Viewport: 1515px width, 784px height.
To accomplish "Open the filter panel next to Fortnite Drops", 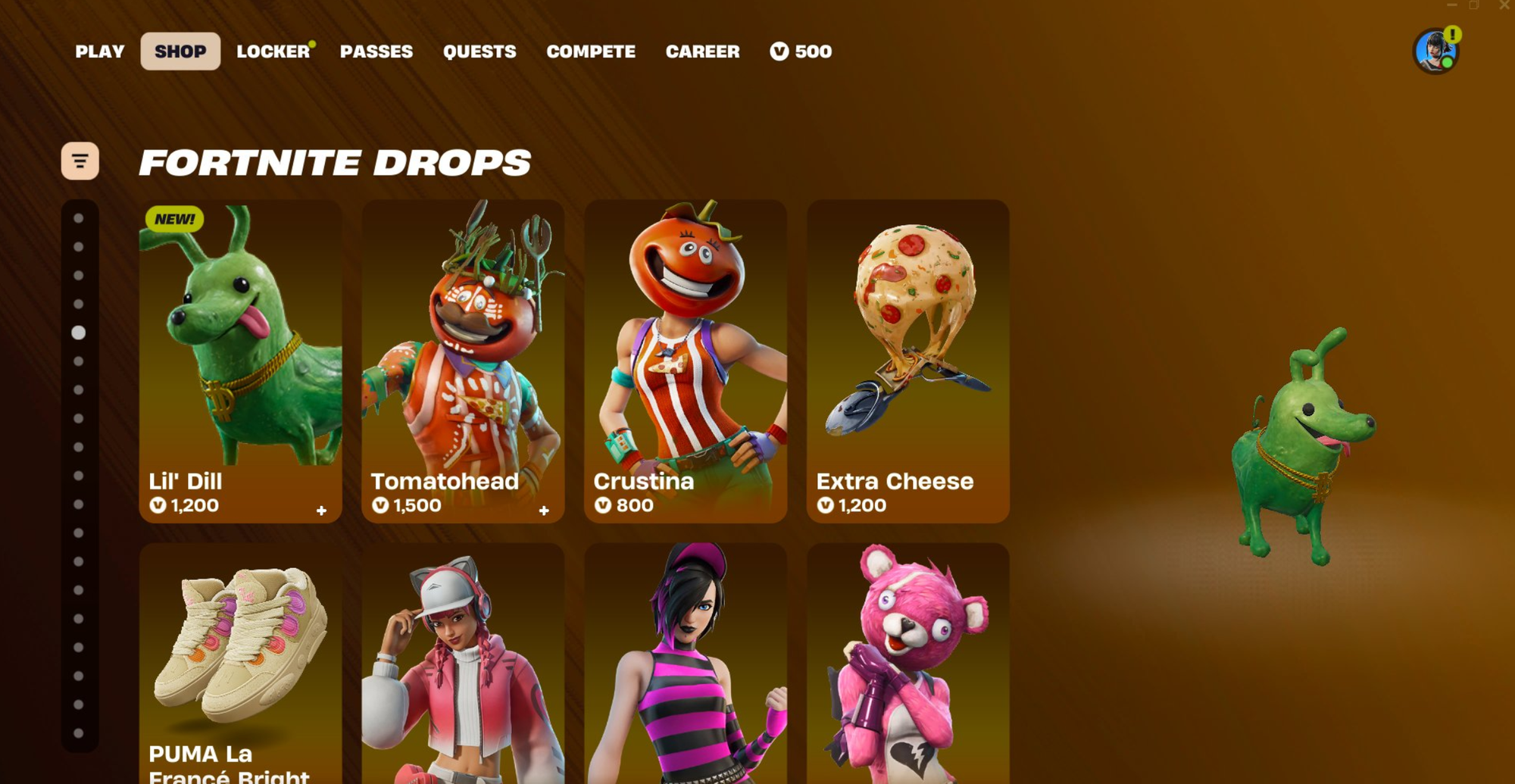I will coord(81,160).
